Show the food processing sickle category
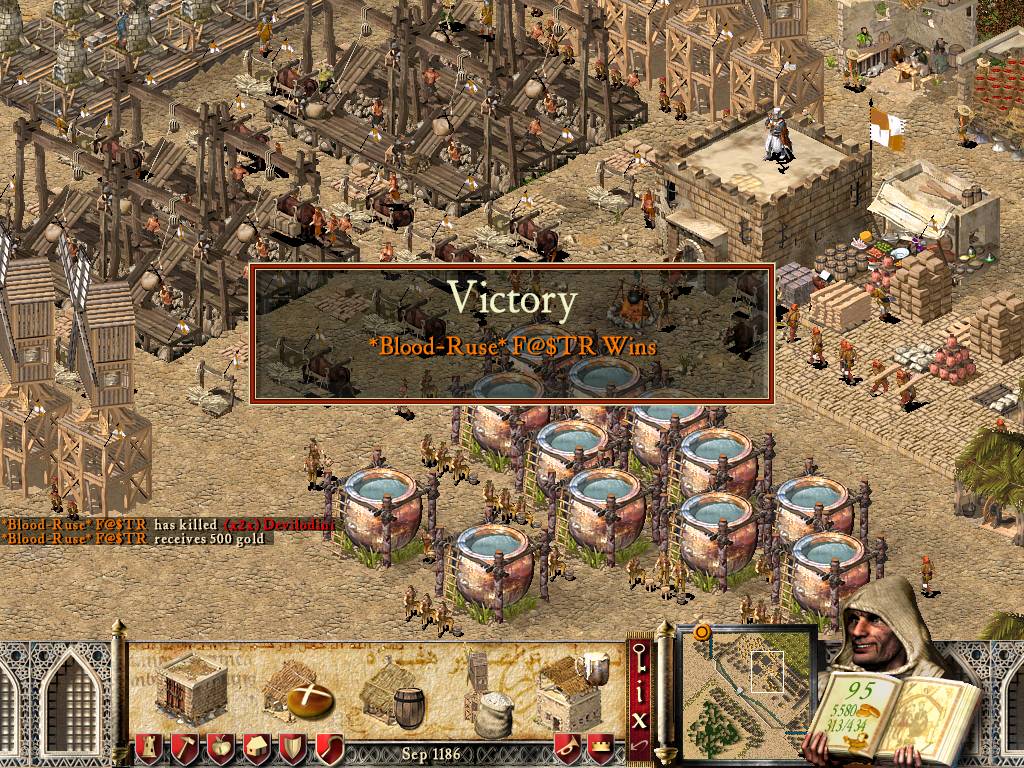1024x768 pixels. [x=329, y=747]
